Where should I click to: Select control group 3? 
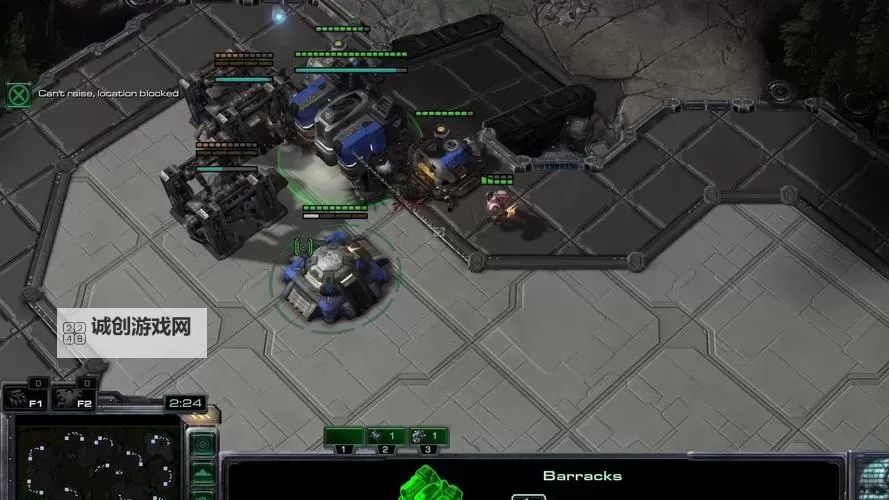(x=428, y=437)
